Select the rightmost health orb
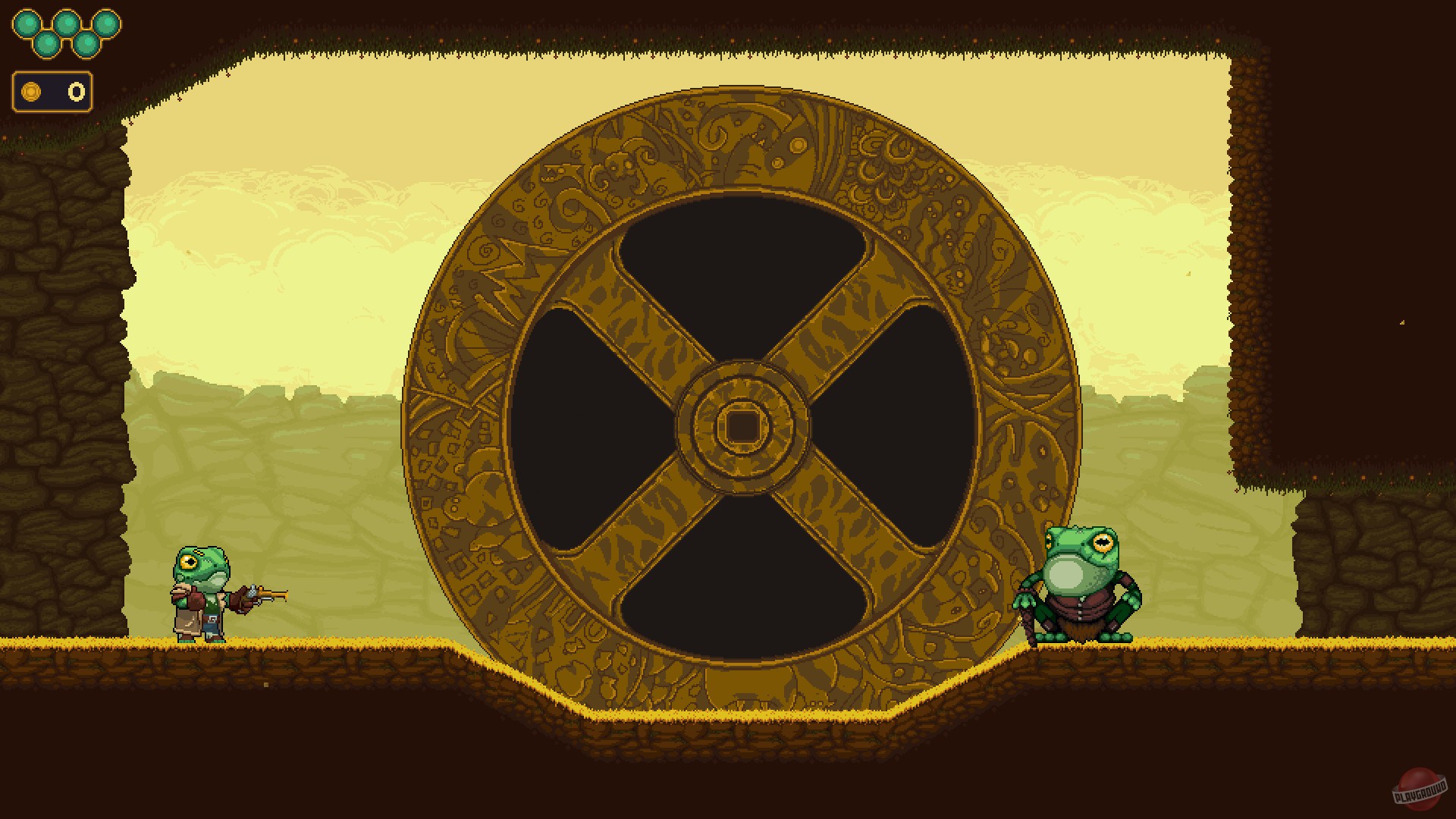Image resolution: width=1456 pixels, height=819 pixels. [x=107, y=23]
